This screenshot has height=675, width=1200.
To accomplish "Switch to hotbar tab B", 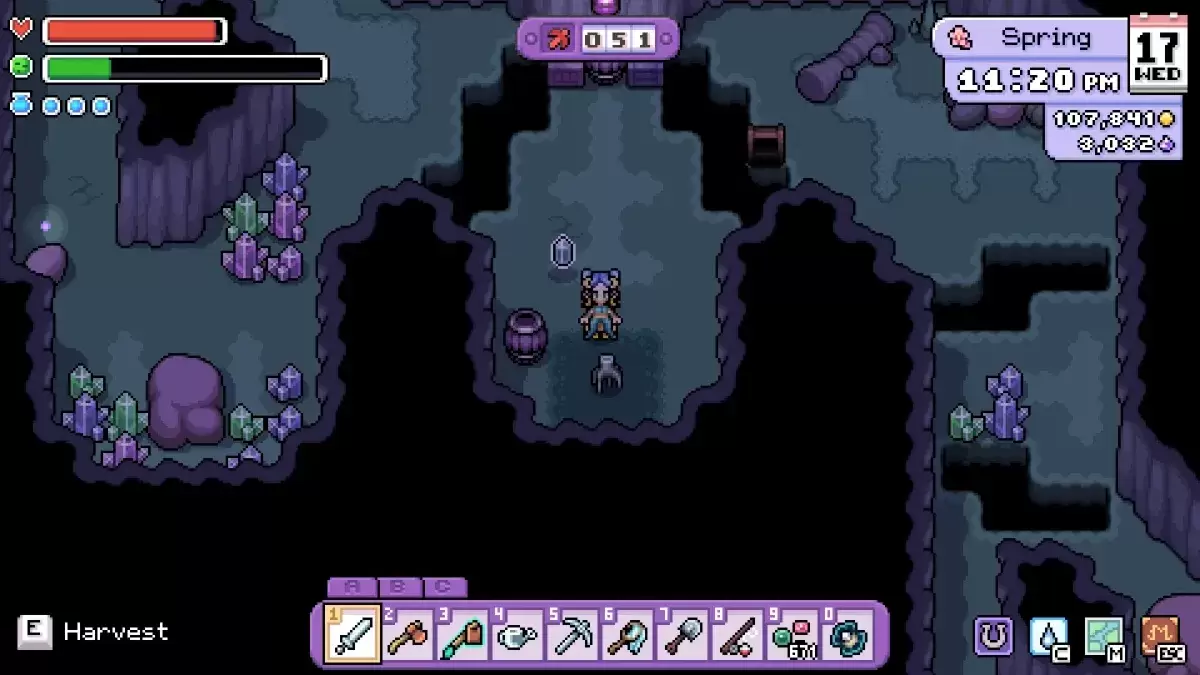I will [398, 588].
